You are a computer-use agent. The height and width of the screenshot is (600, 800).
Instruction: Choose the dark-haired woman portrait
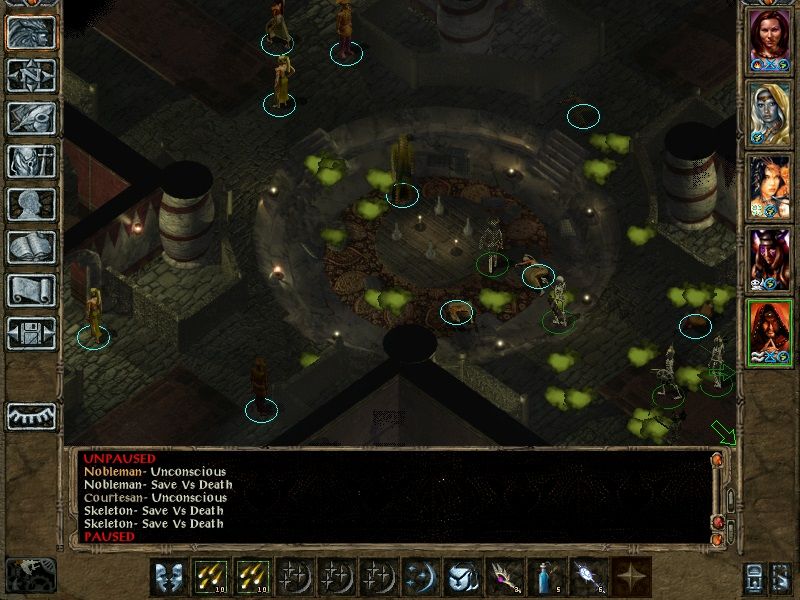click(x=770, y=186)
